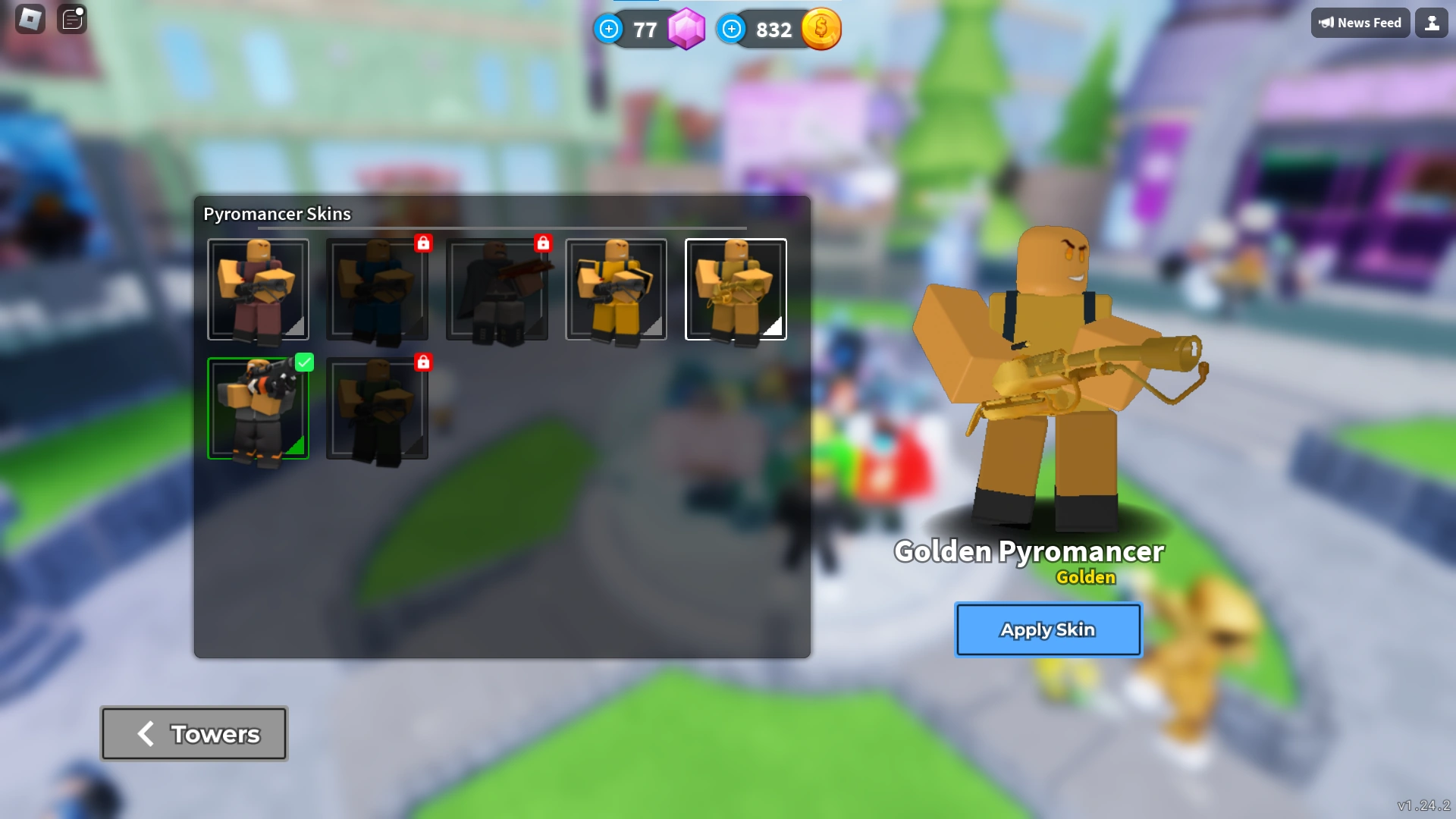Image resolution: width=1456 pixels, height=819 pixels.
Task: Open the Roblox menu icon top left
Action: click(30, 19)
